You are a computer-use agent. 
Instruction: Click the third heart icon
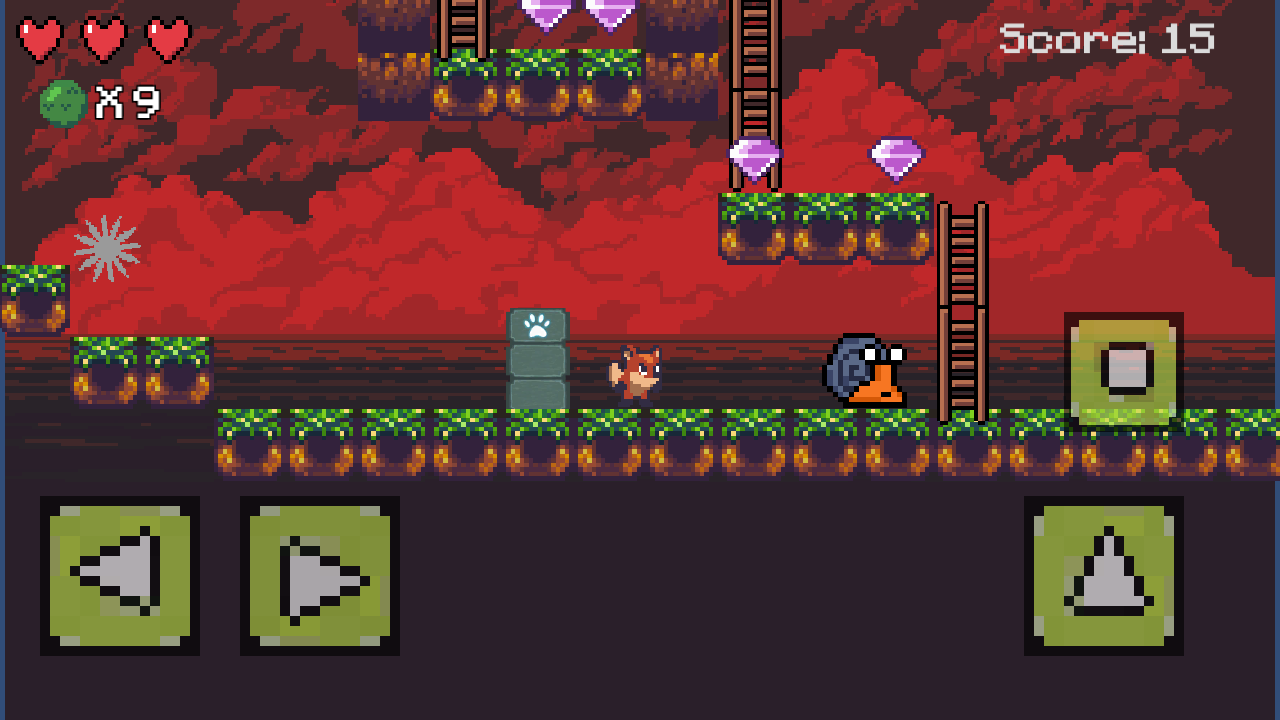[x=167, y=40]
